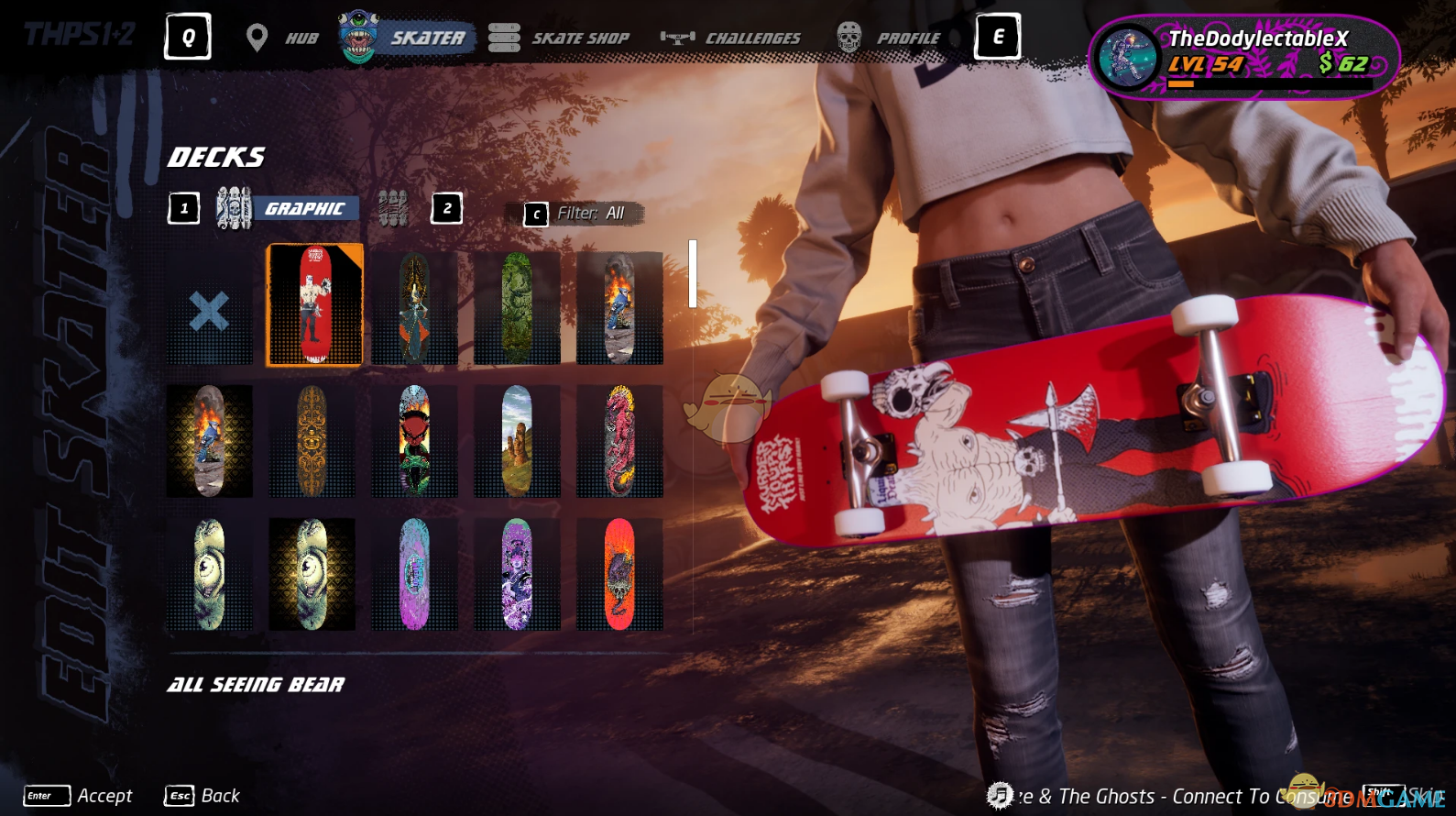Choose the X slot to remove deck graphic
Screen dimensions: 1456x816
(x=209, y=311)
